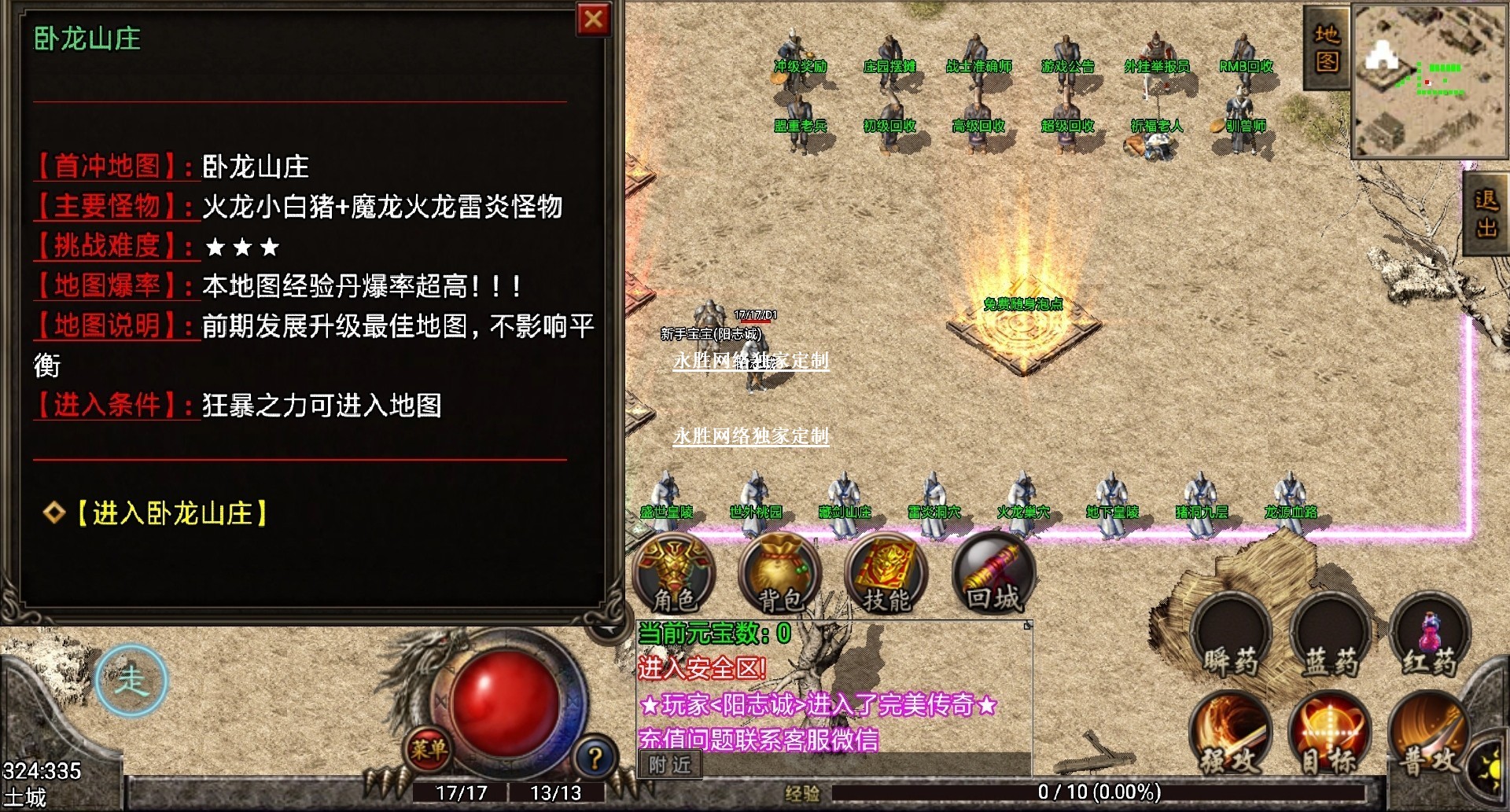The width and height of the screenshot is (1510, 812).
Task: Open the 菜单 menu button
Action: pos(429,749)
